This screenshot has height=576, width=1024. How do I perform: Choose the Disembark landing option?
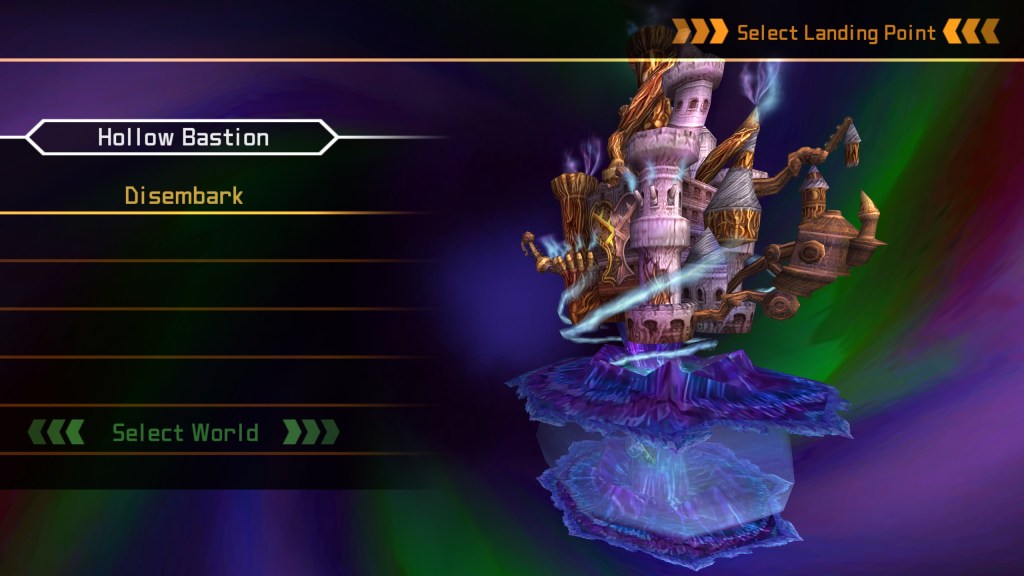pos(184,196)
